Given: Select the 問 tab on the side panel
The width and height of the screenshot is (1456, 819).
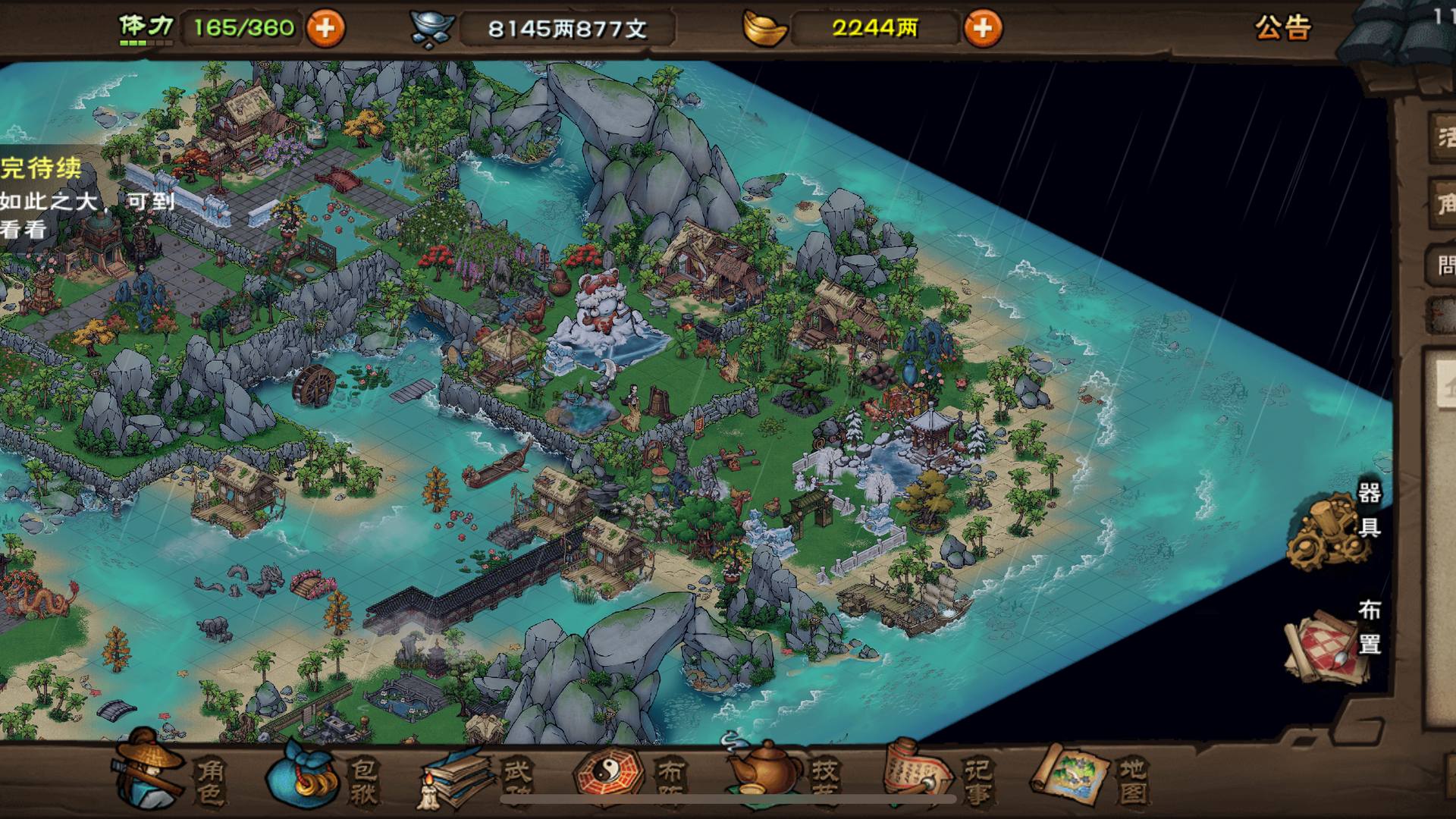Looking at the screenshot, I should tap(1445, 265).
